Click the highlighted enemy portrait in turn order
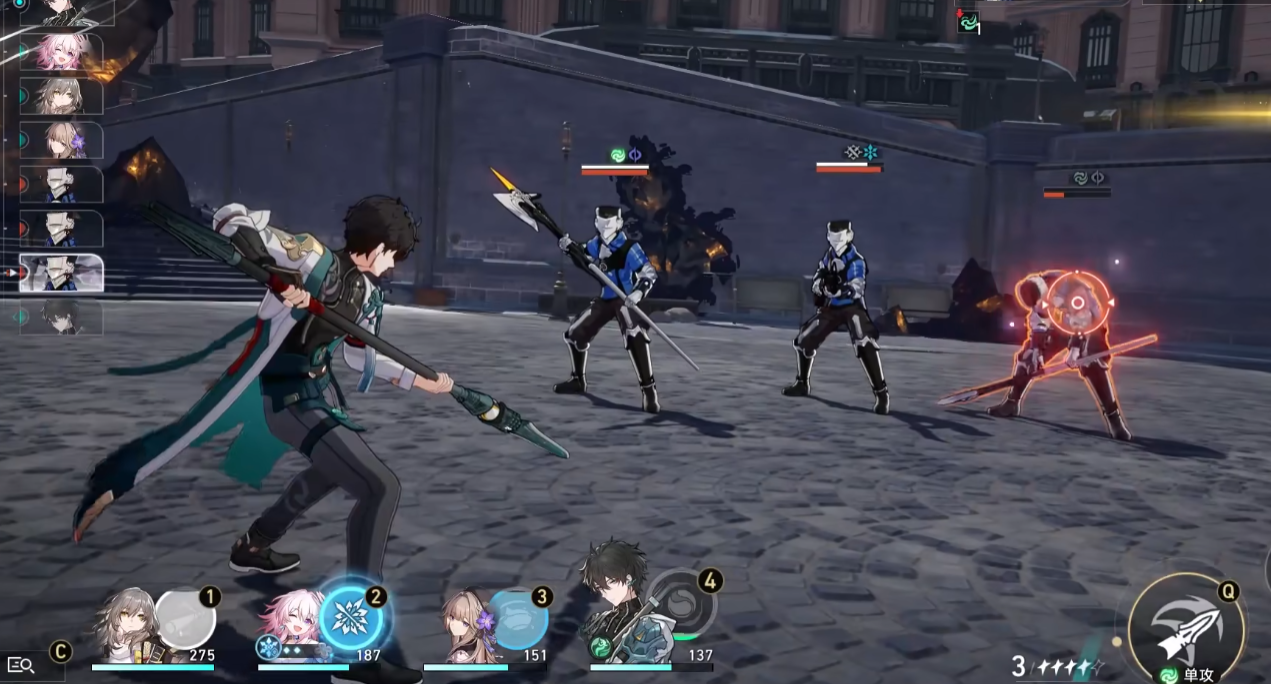This screenshot has width=1271, height=684. click(62, 272)
